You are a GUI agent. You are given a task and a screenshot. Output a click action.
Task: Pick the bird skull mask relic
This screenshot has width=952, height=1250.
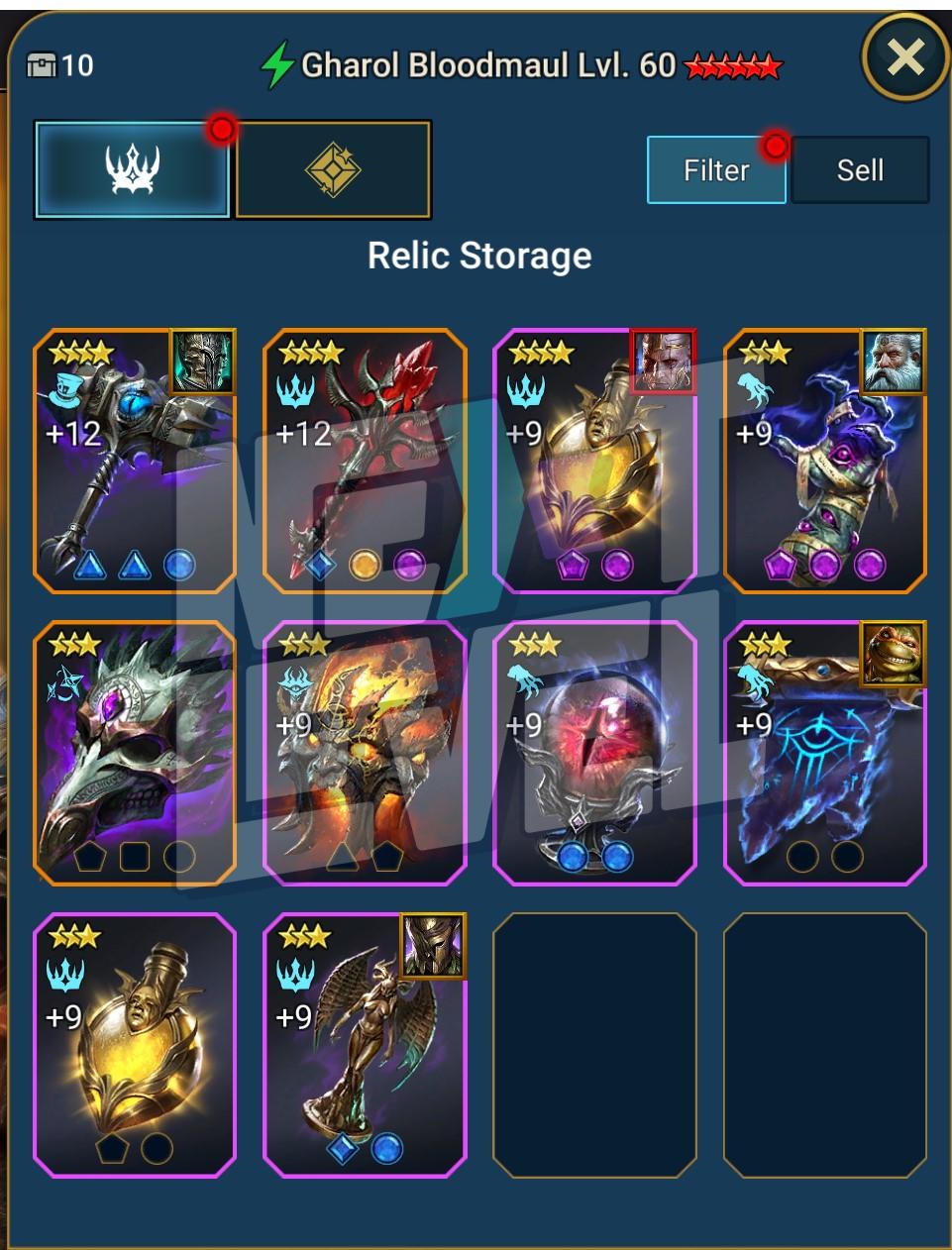click(x=135, y=753)
